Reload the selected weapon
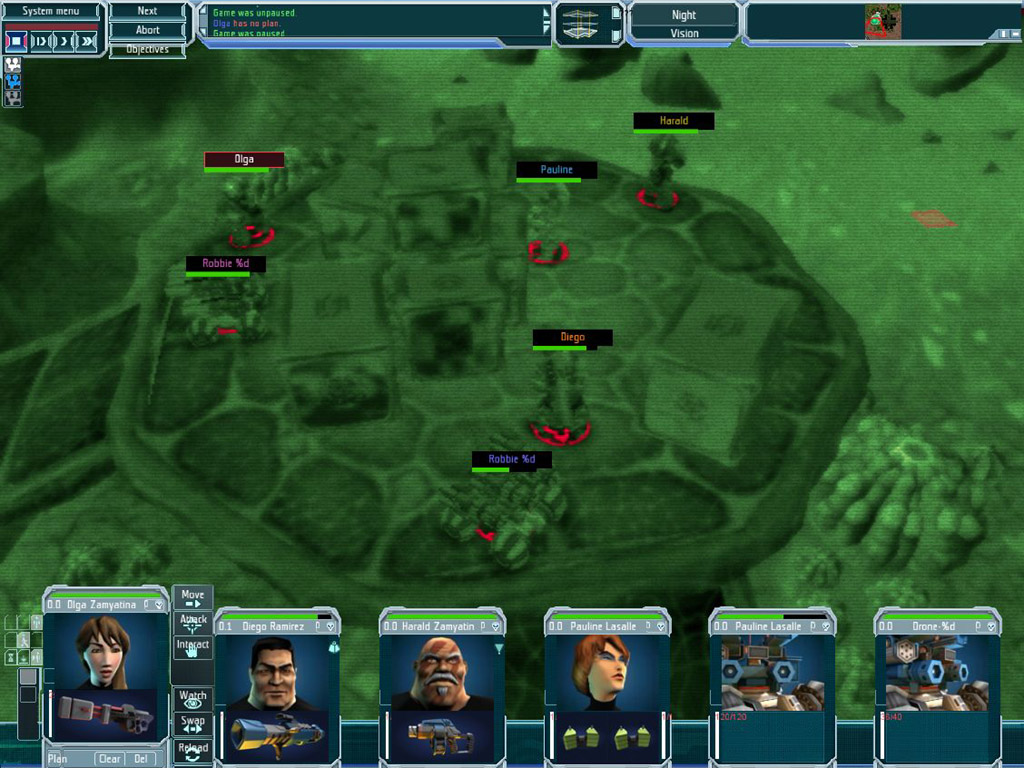Image resolution: width=1024 pixels, height=768 pixels. (x=193, y=750)
